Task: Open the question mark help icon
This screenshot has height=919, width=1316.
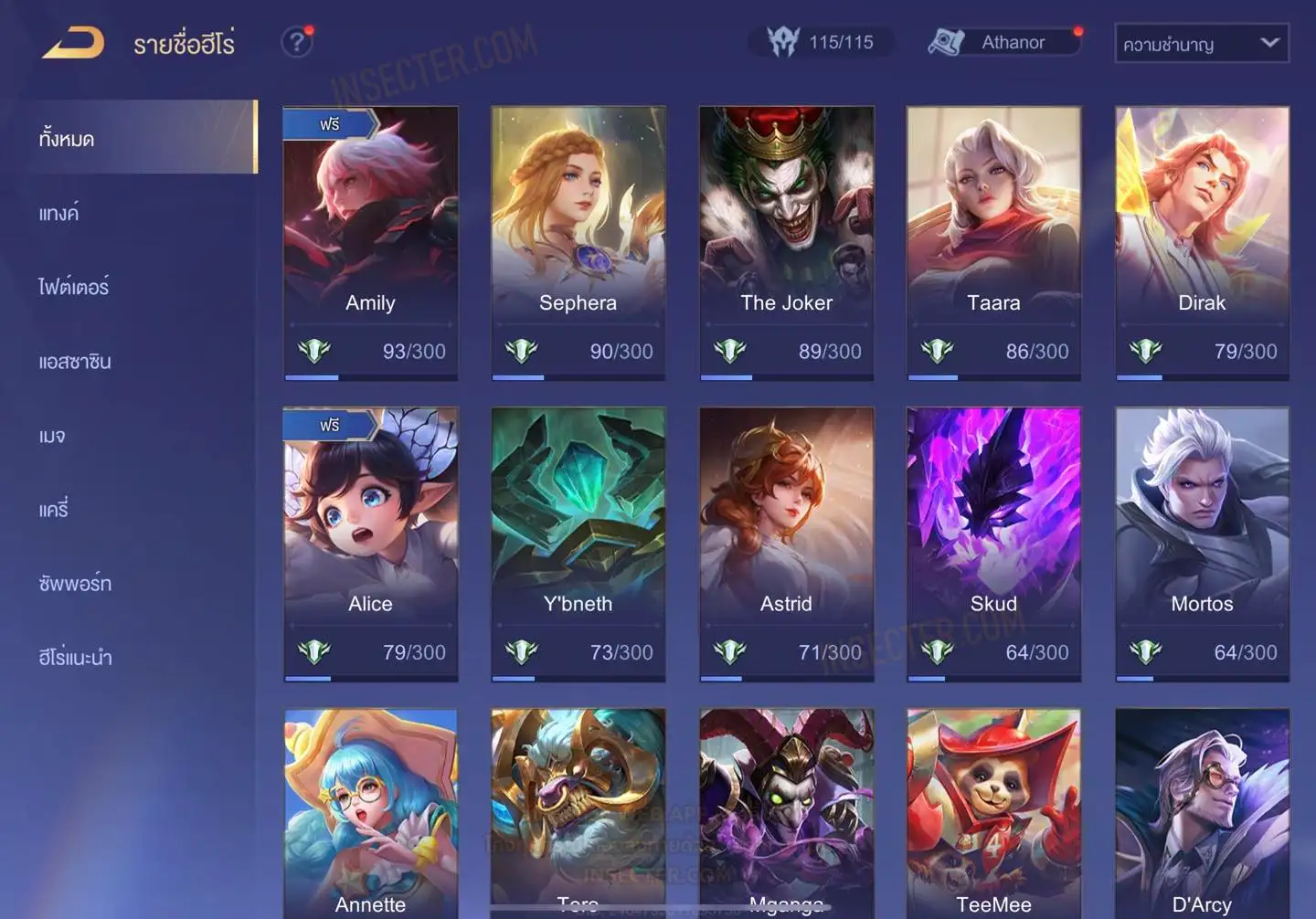Action: [296, 42]
